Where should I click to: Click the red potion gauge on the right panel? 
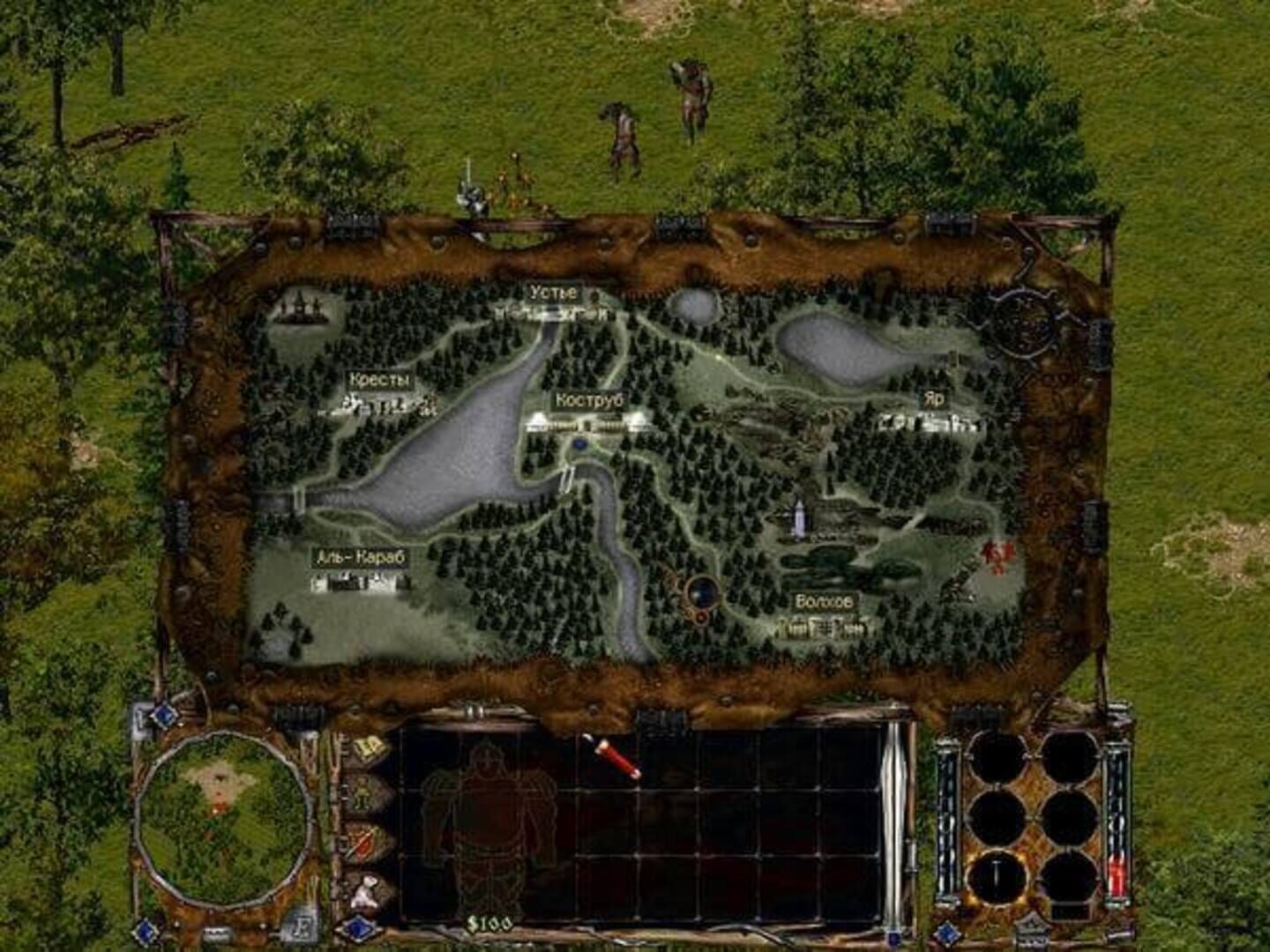1116,873
